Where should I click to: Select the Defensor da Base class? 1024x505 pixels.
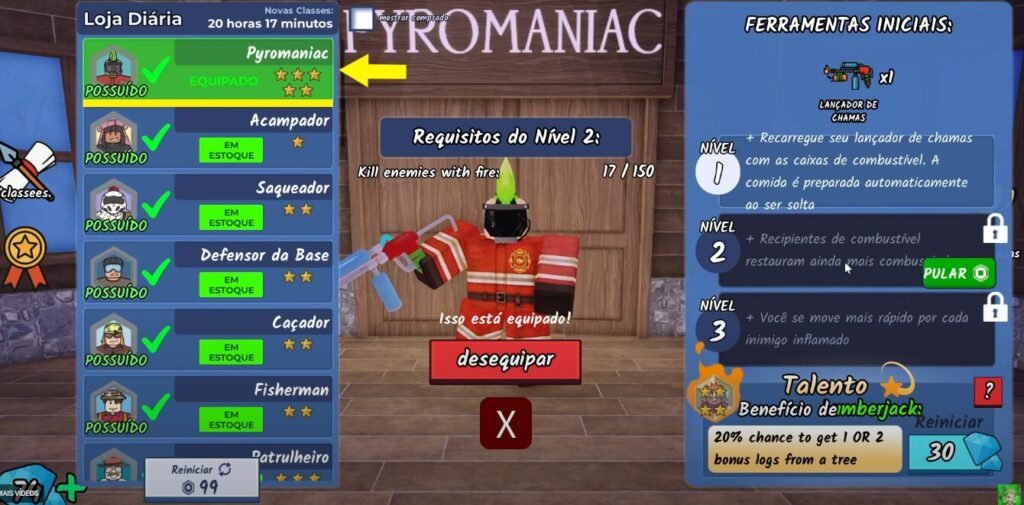(208, 271)
